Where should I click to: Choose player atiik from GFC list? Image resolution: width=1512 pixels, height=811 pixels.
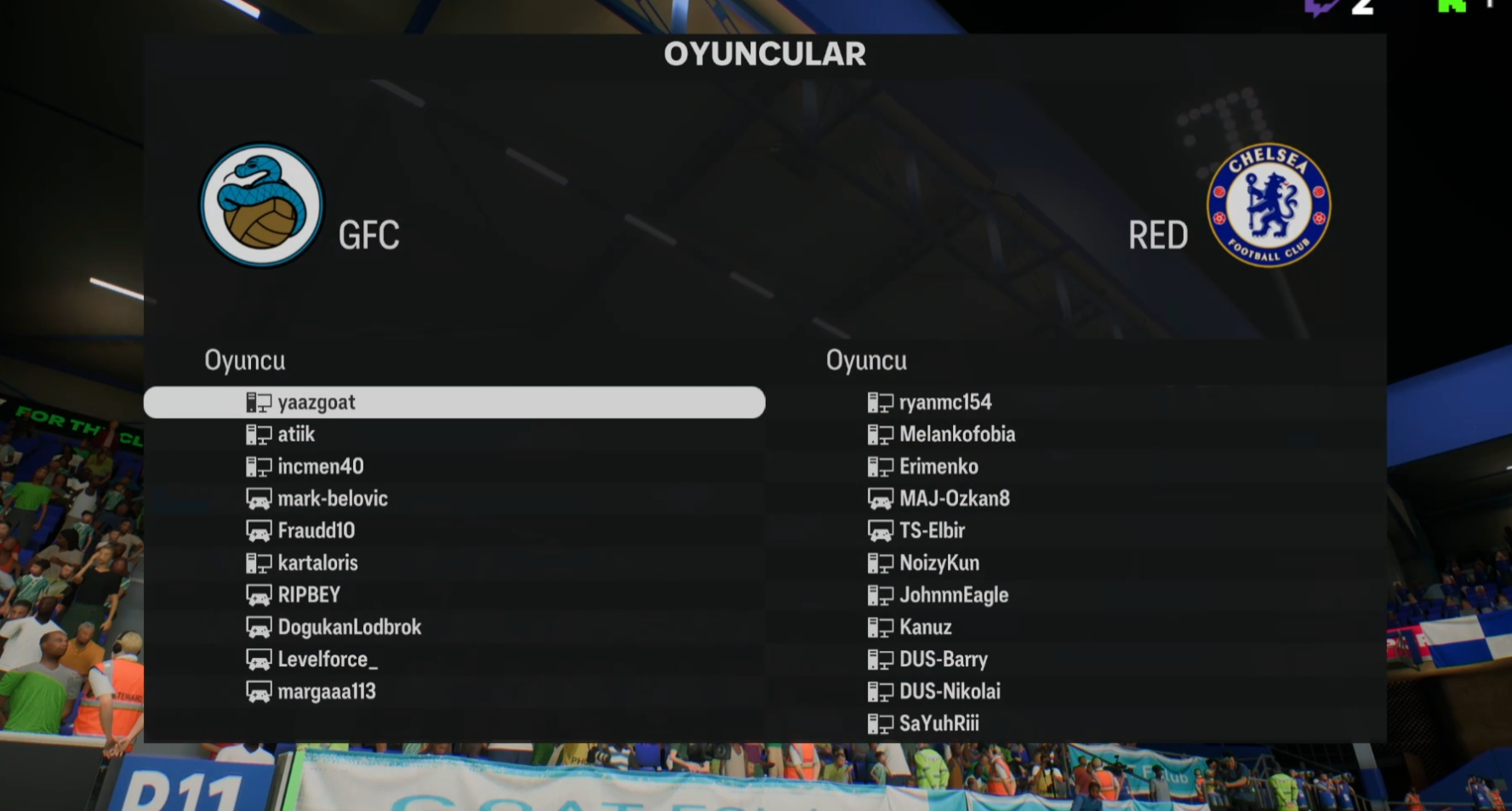click(x=296, y=435)
